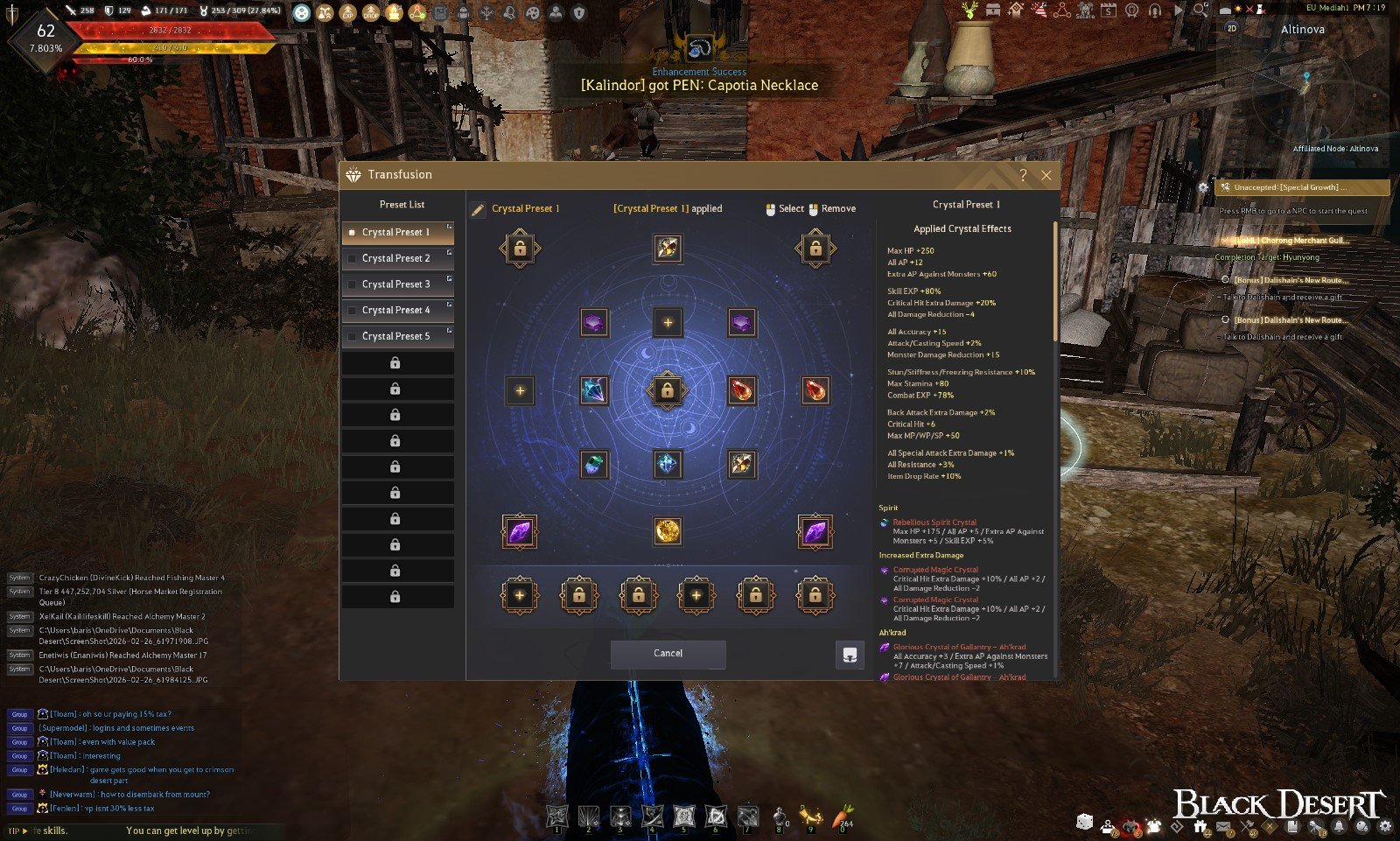Switch to Crystal Preset 3

[x=396, y=284]
